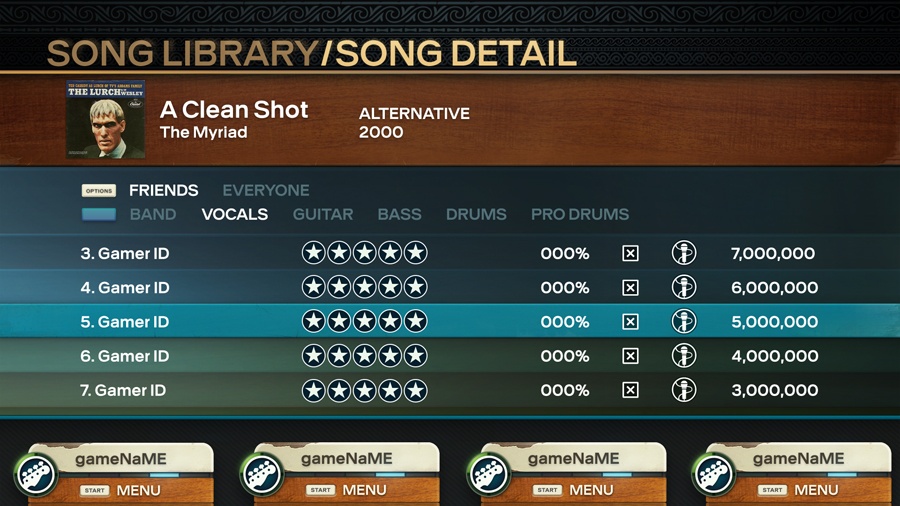This screenshot has width=900, height=506.
Task: Show the BASS leaderboard tab
Action: (399, 214)
